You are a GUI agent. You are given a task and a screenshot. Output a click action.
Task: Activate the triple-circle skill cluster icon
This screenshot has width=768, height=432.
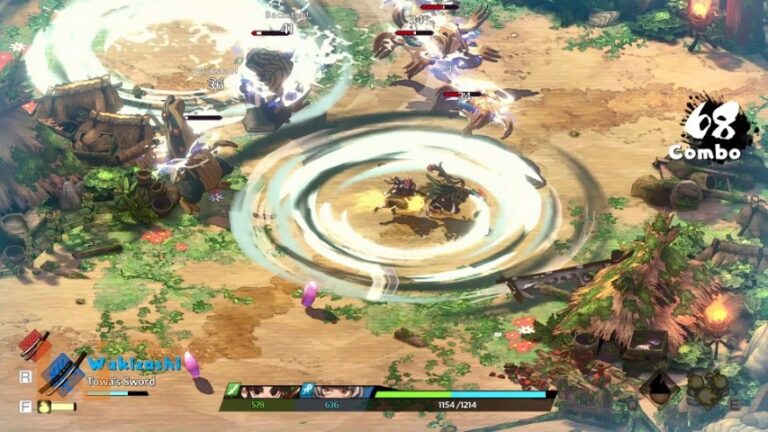point(708,388)
